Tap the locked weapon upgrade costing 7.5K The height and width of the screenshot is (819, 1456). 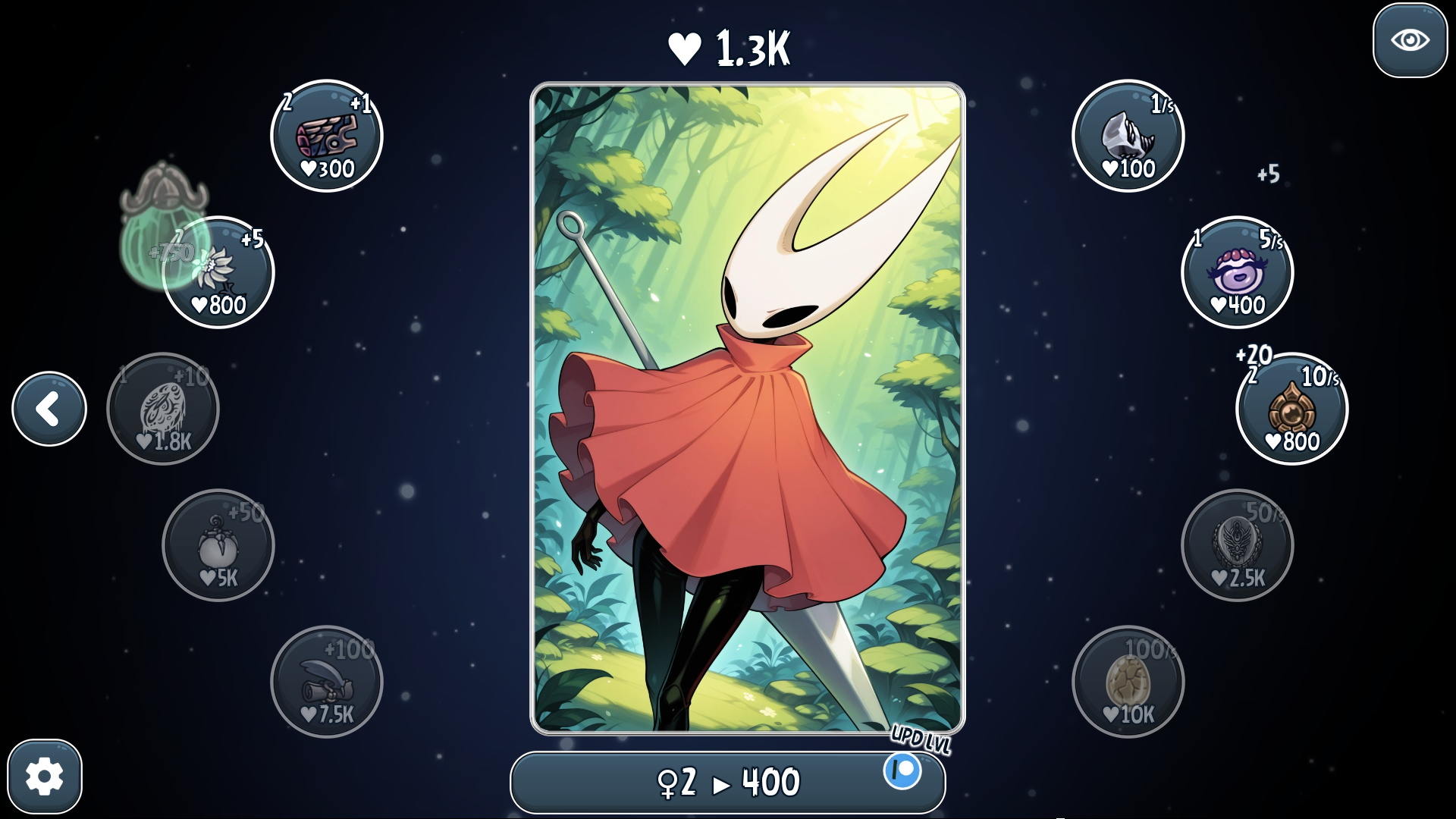click(328, 681)
